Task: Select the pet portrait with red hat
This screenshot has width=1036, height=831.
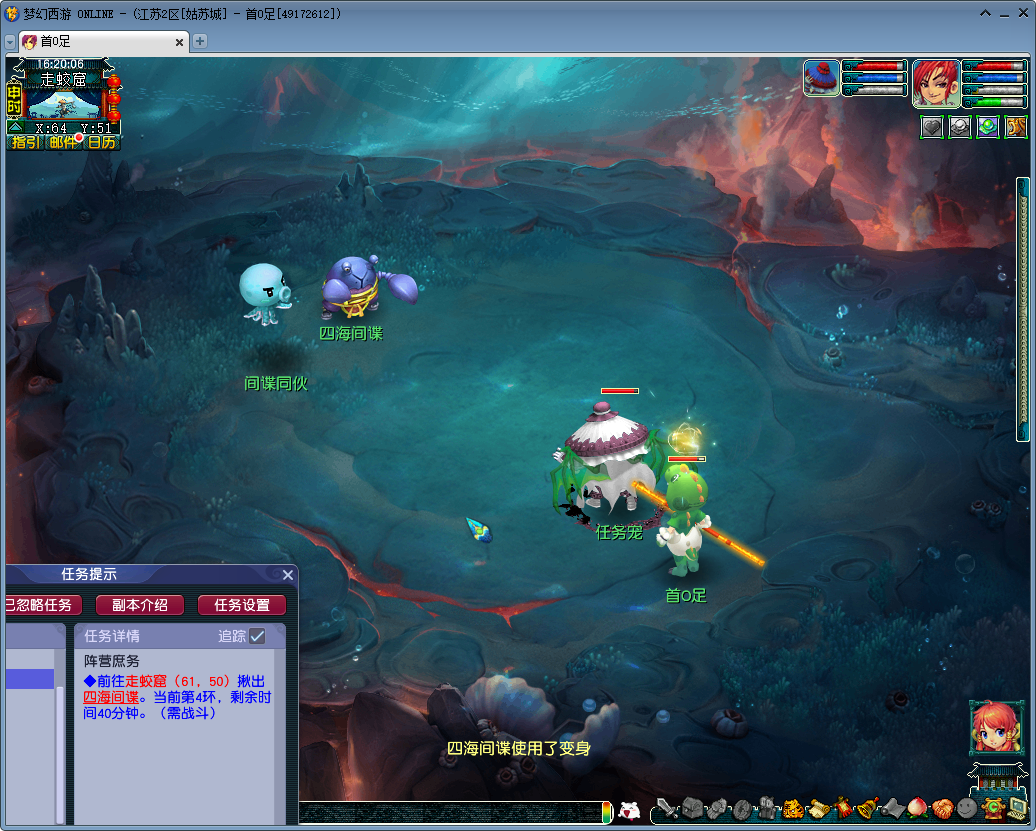Action: [x=822, y=78]
